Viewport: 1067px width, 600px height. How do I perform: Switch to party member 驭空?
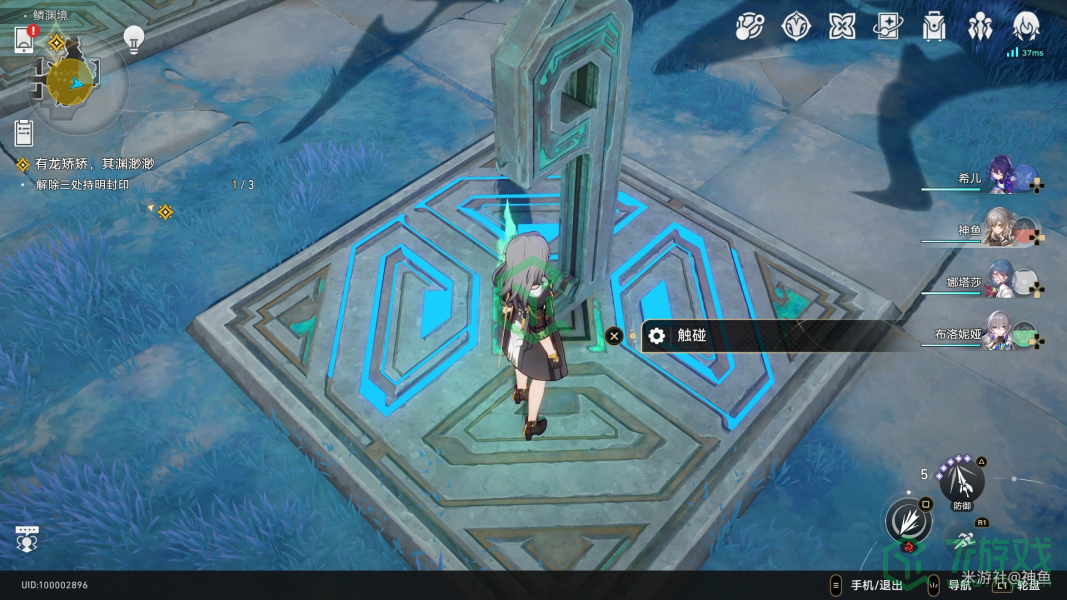coord(1001,230)
